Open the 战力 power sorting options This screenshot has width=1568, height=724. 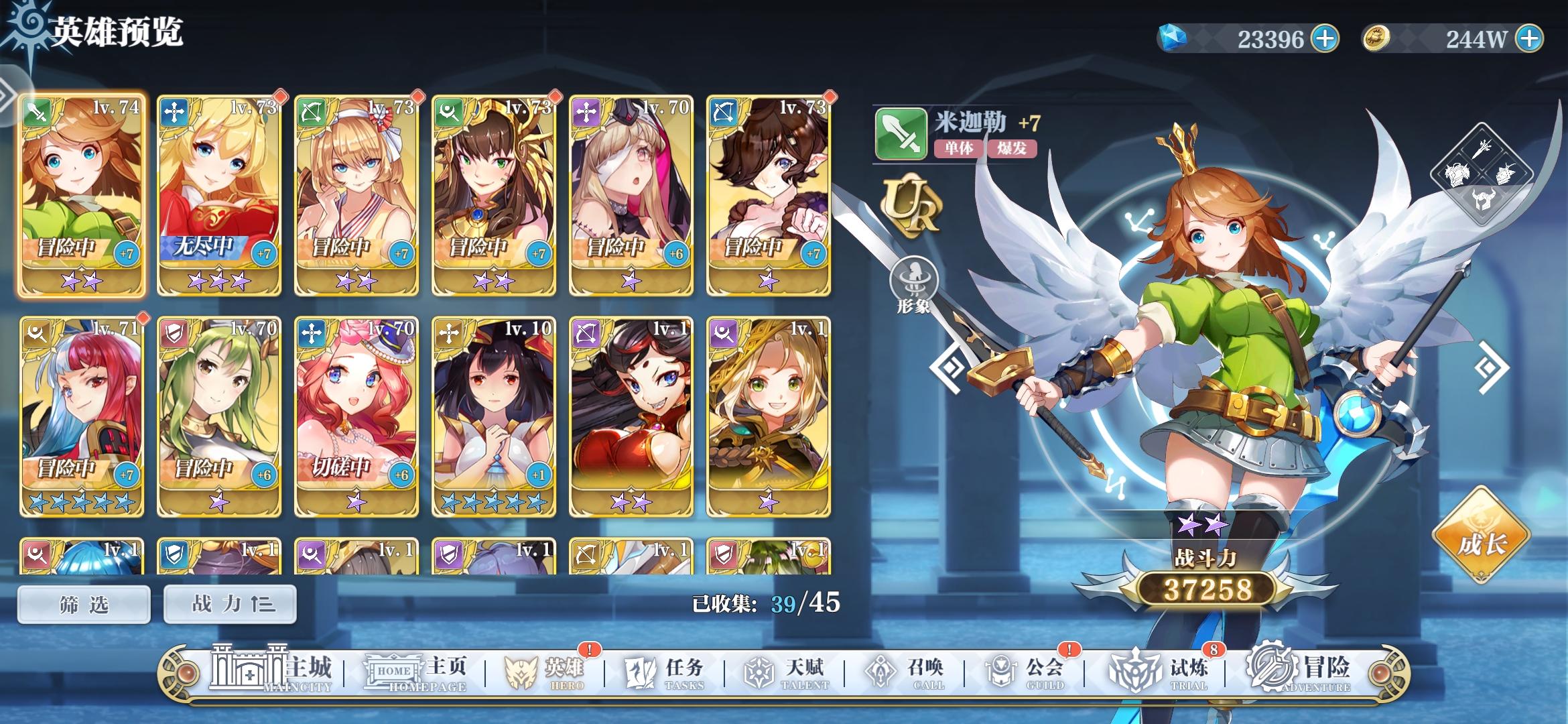click(228, 603)
